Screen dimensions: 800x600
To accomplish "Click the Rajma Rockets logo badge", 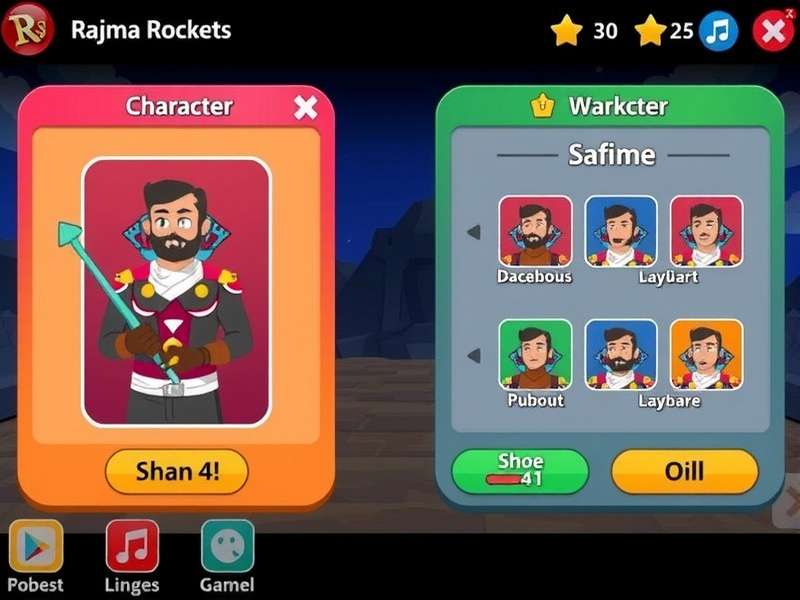I will point(28,29).
